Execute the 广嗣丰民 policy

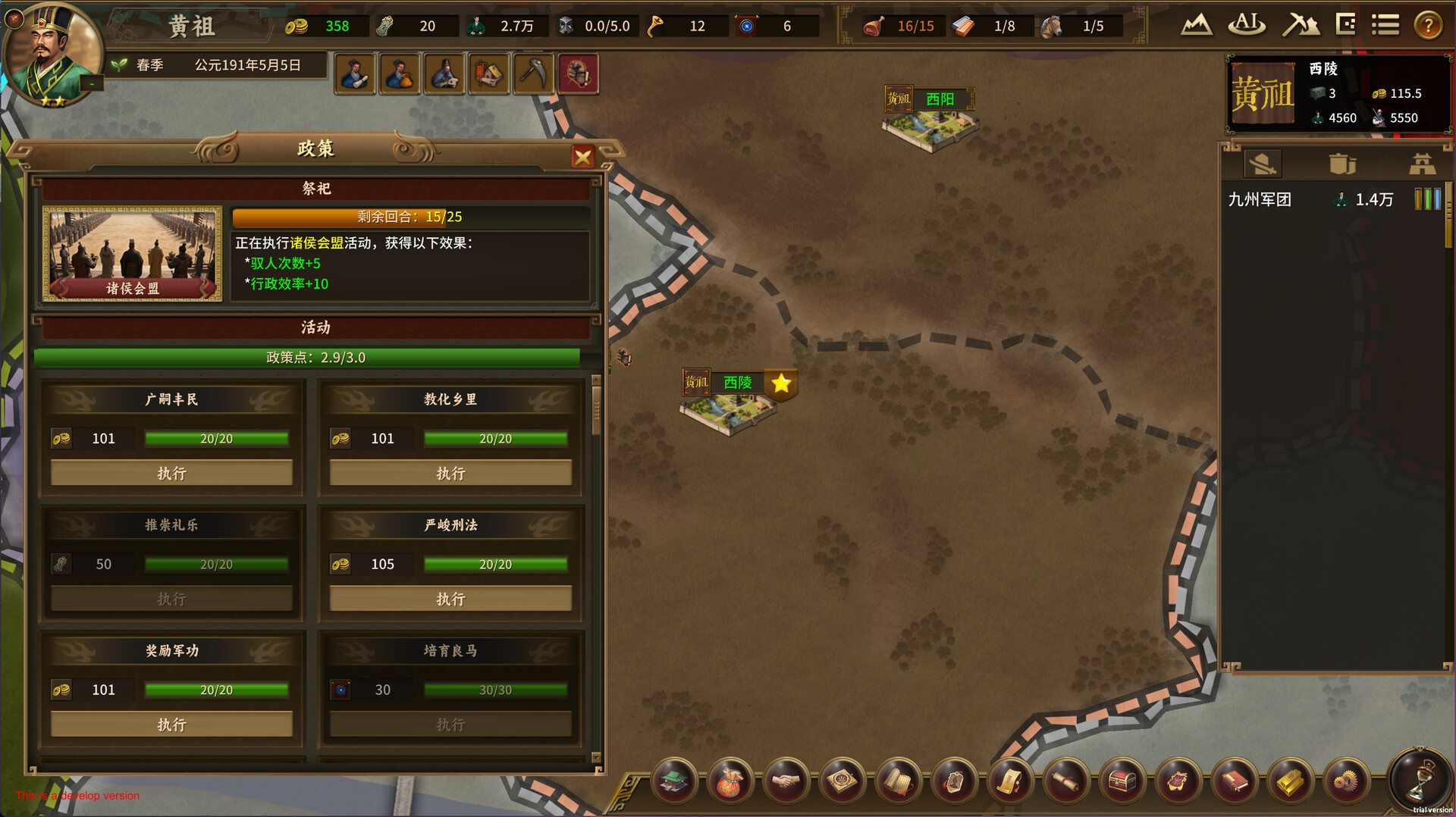pyautogui.click(x=171, y=473)
